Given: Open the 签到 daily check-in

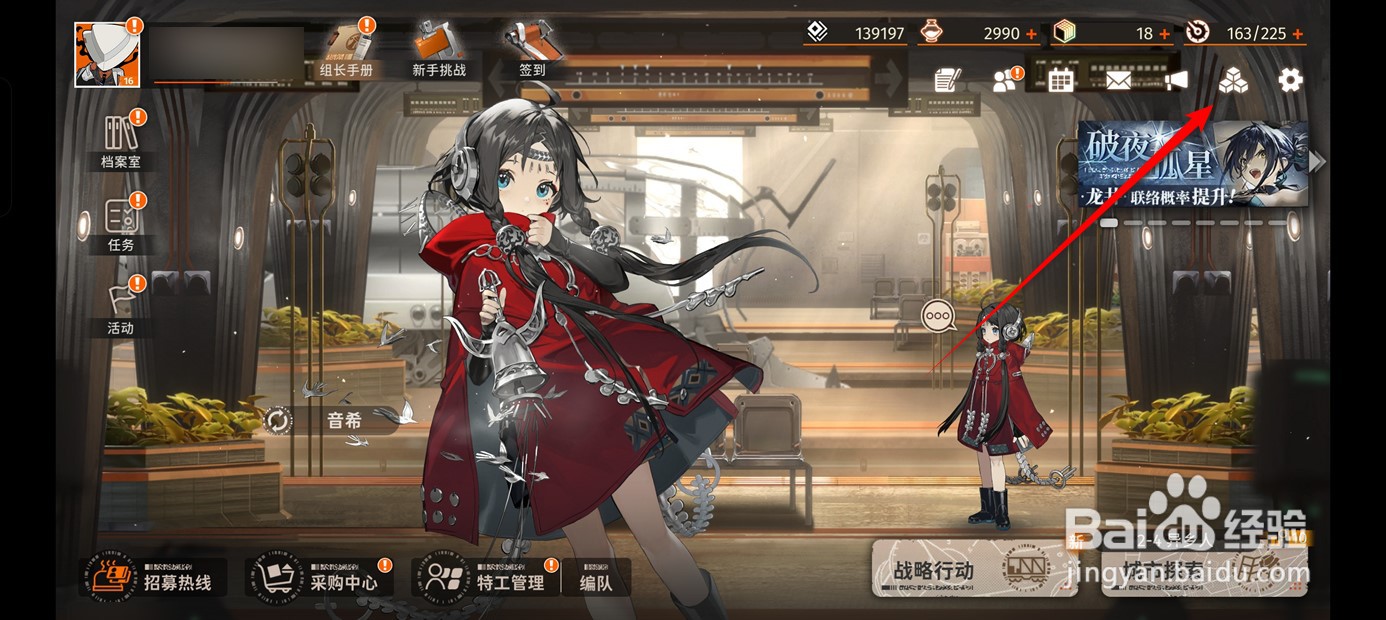Looking at the screenshot, I should pyautogui.click(x=532, y=51).
